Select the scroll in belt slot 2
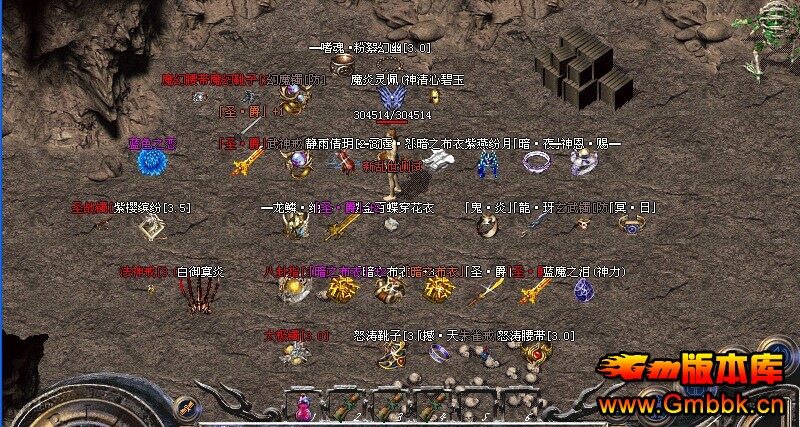 coord(344,408)
